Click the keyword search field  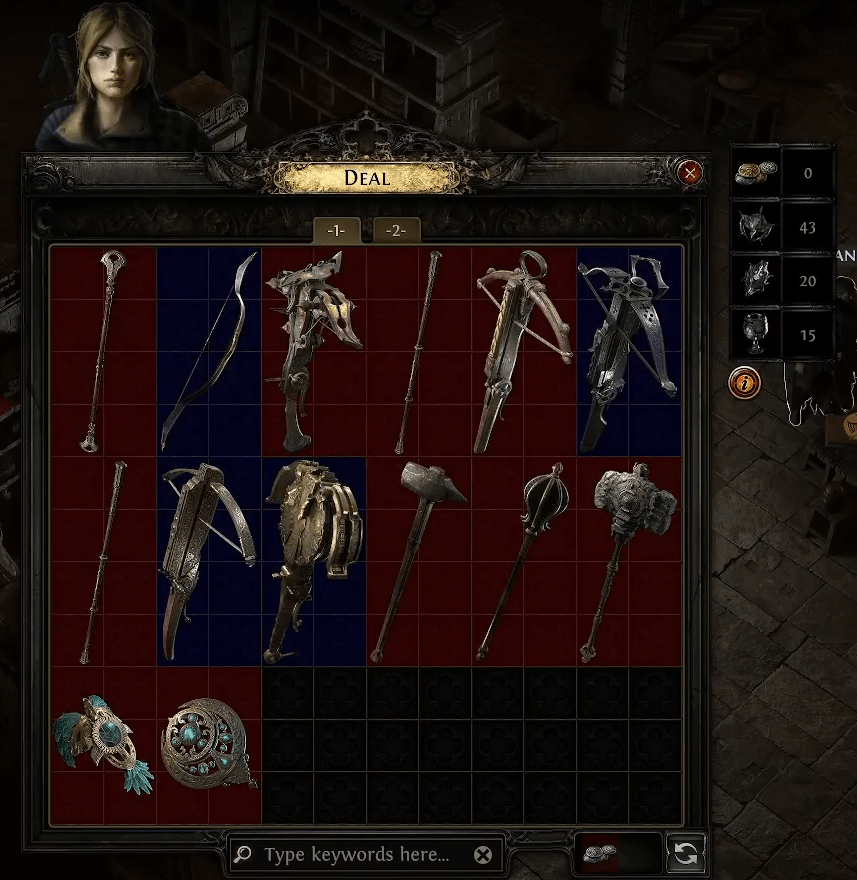(x=357, y=855)
